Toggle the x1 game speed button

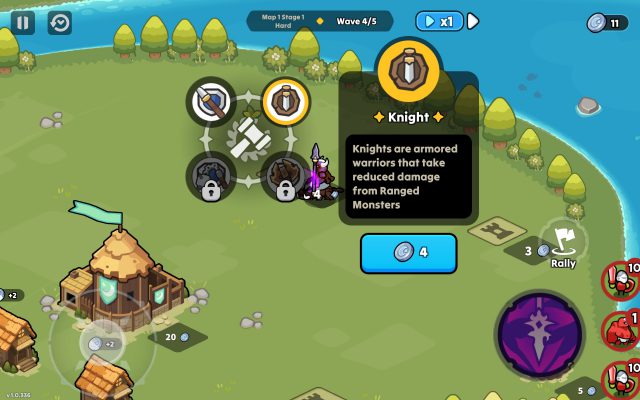pos(441,21)
